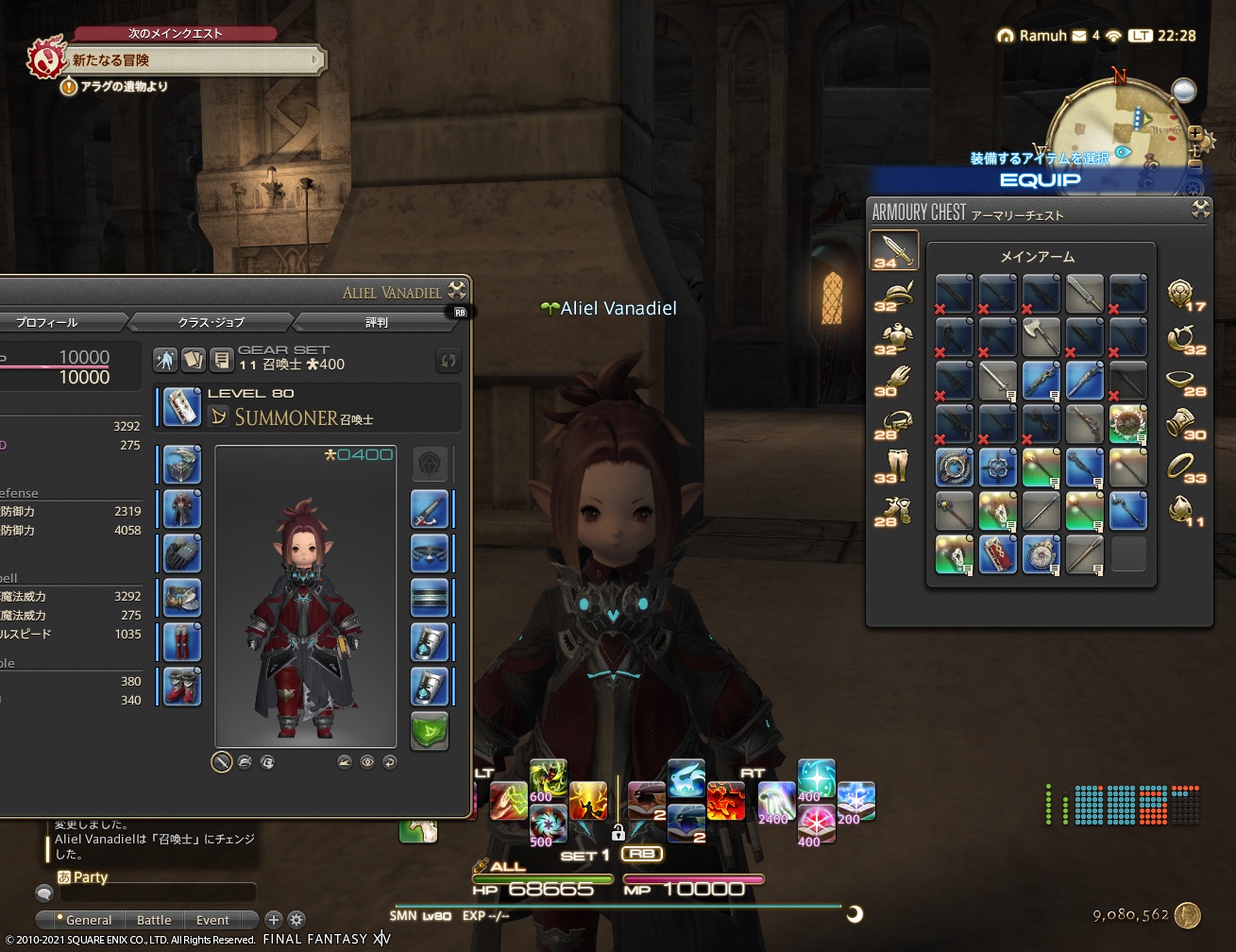Screen dimensions: 1236x952
Task: Toggle headgear visibility under the character preview
Action: (x=246, y=761)
